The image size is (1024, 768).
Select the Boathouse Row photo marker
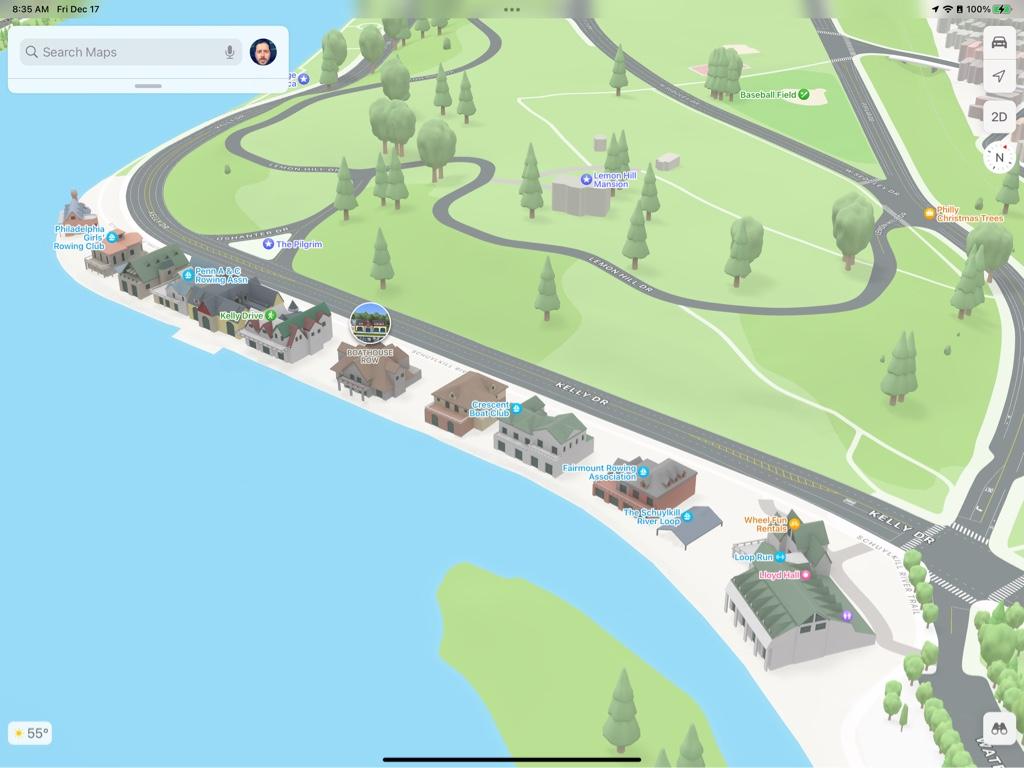pyautogui.click(x=370, y=323)
